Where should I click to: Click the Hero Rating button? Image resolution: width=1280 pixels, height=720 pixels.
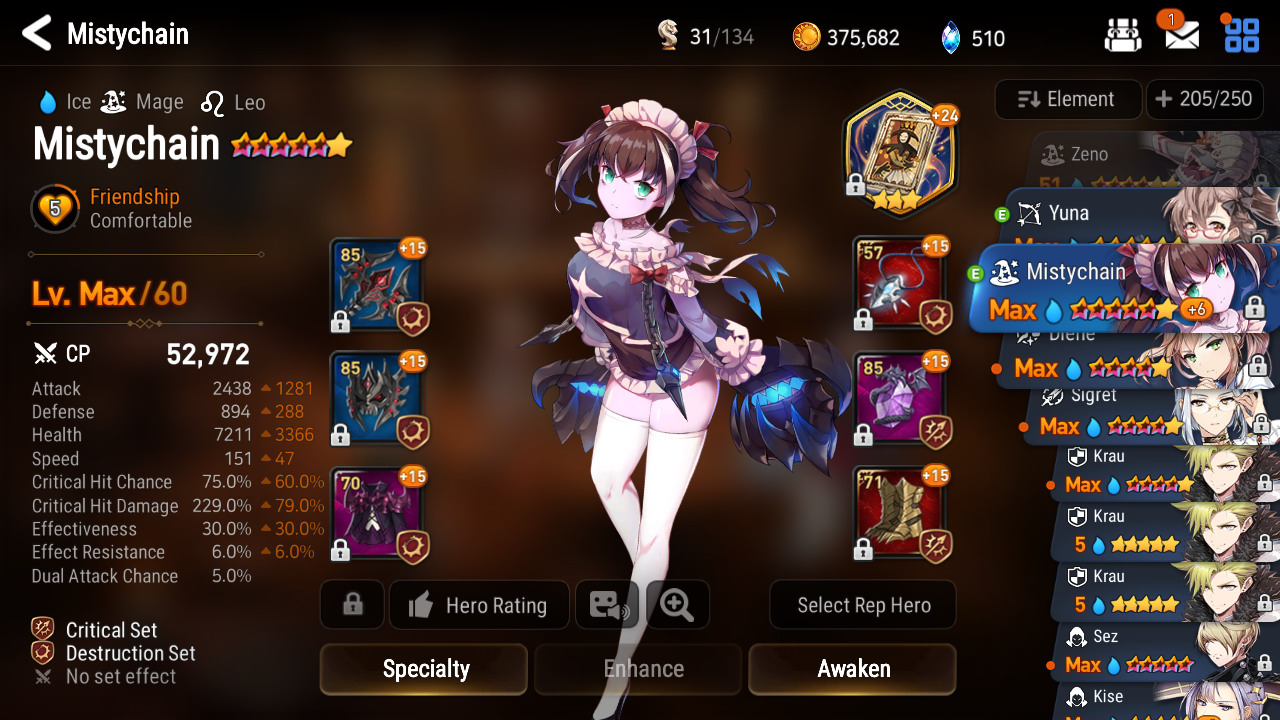479,605
